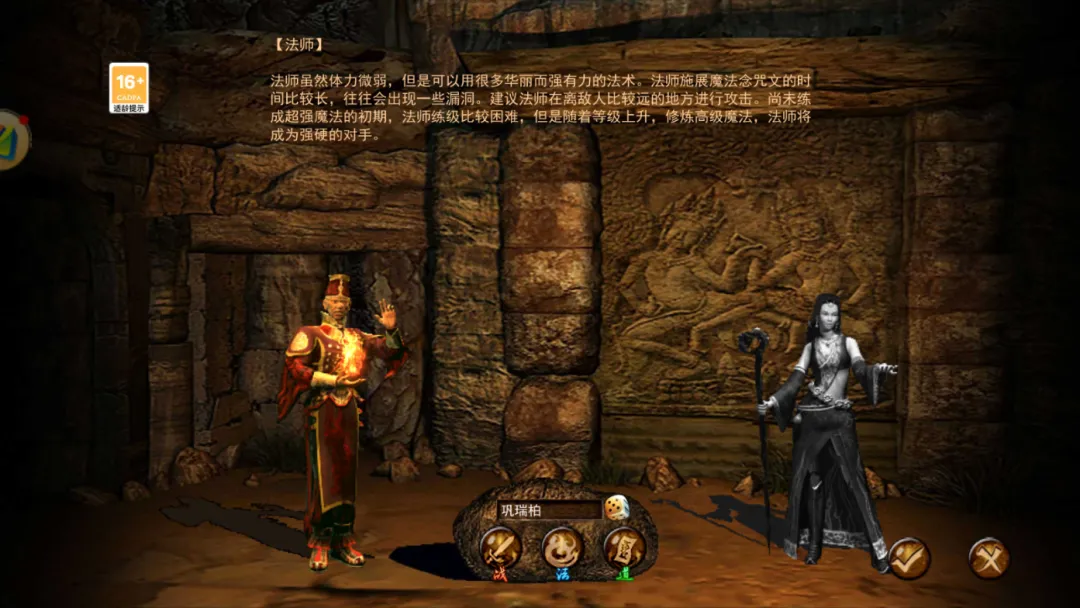Image resolution: width=1080 pixels, height=608 pixels.
Task: Choose the warrior class sword button
Action: 499,548
